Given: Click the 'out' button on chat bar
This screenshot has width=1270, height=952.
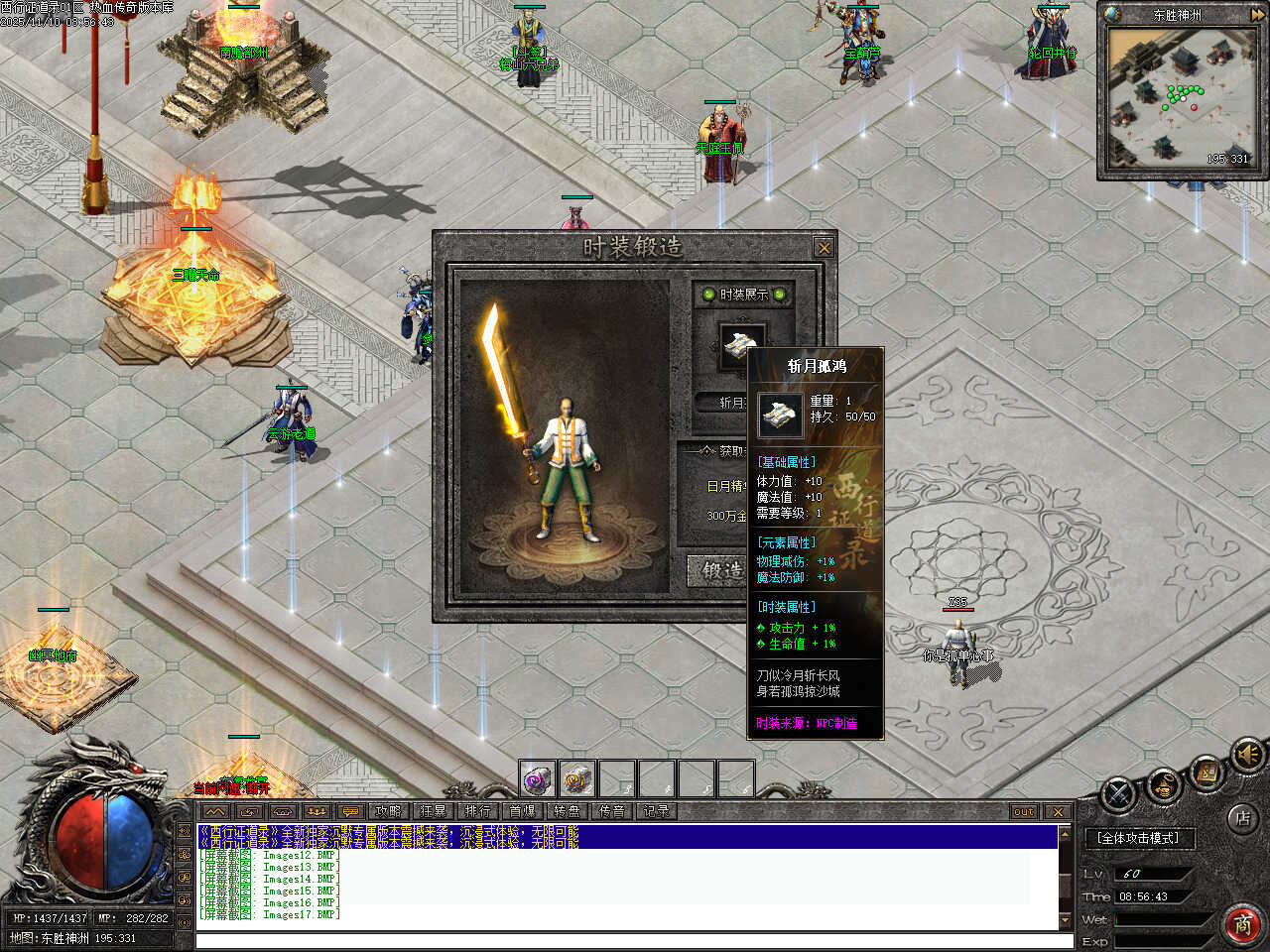Looking at the screenshot, I should pos(1024,811).
